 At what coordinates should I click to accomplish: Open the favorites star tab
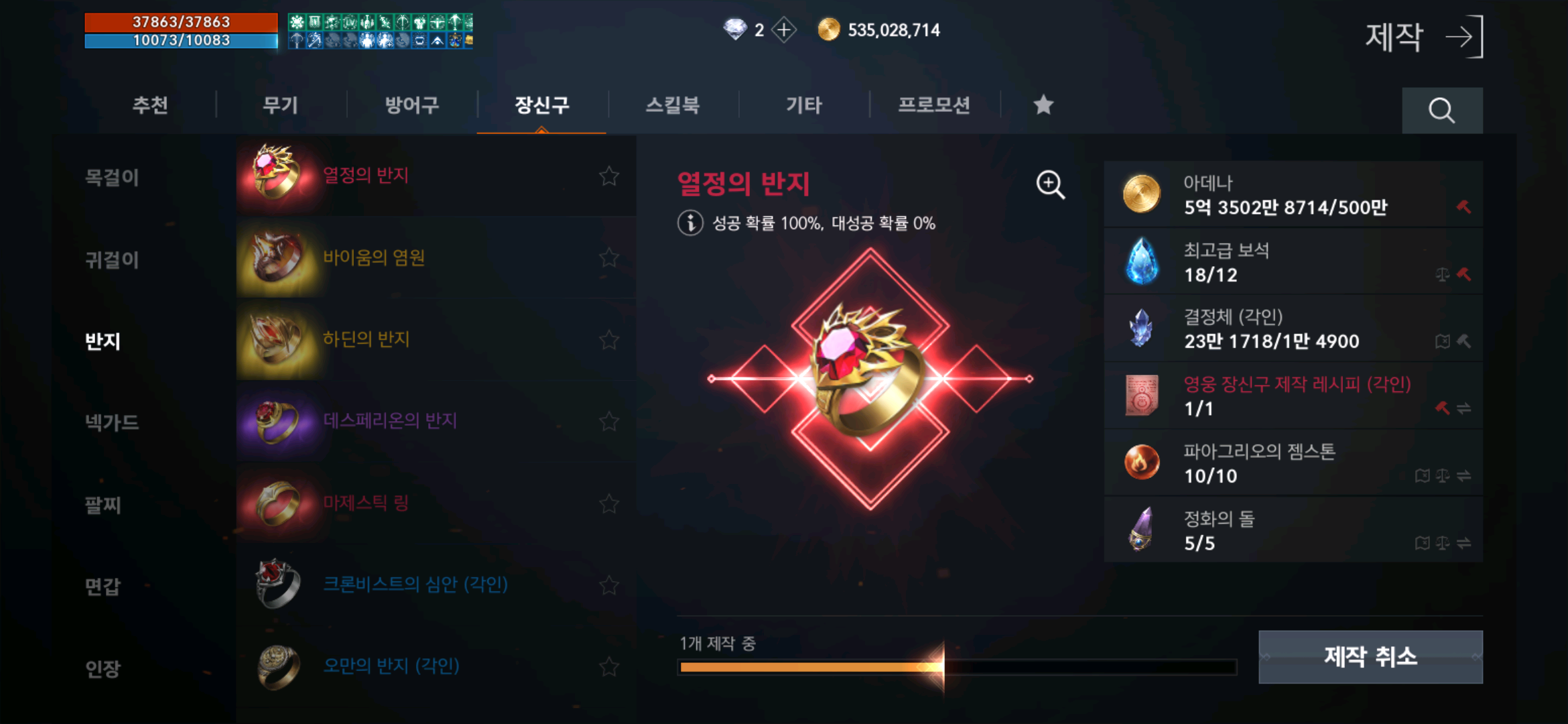pyautogui.click(x=1043, y=104)
